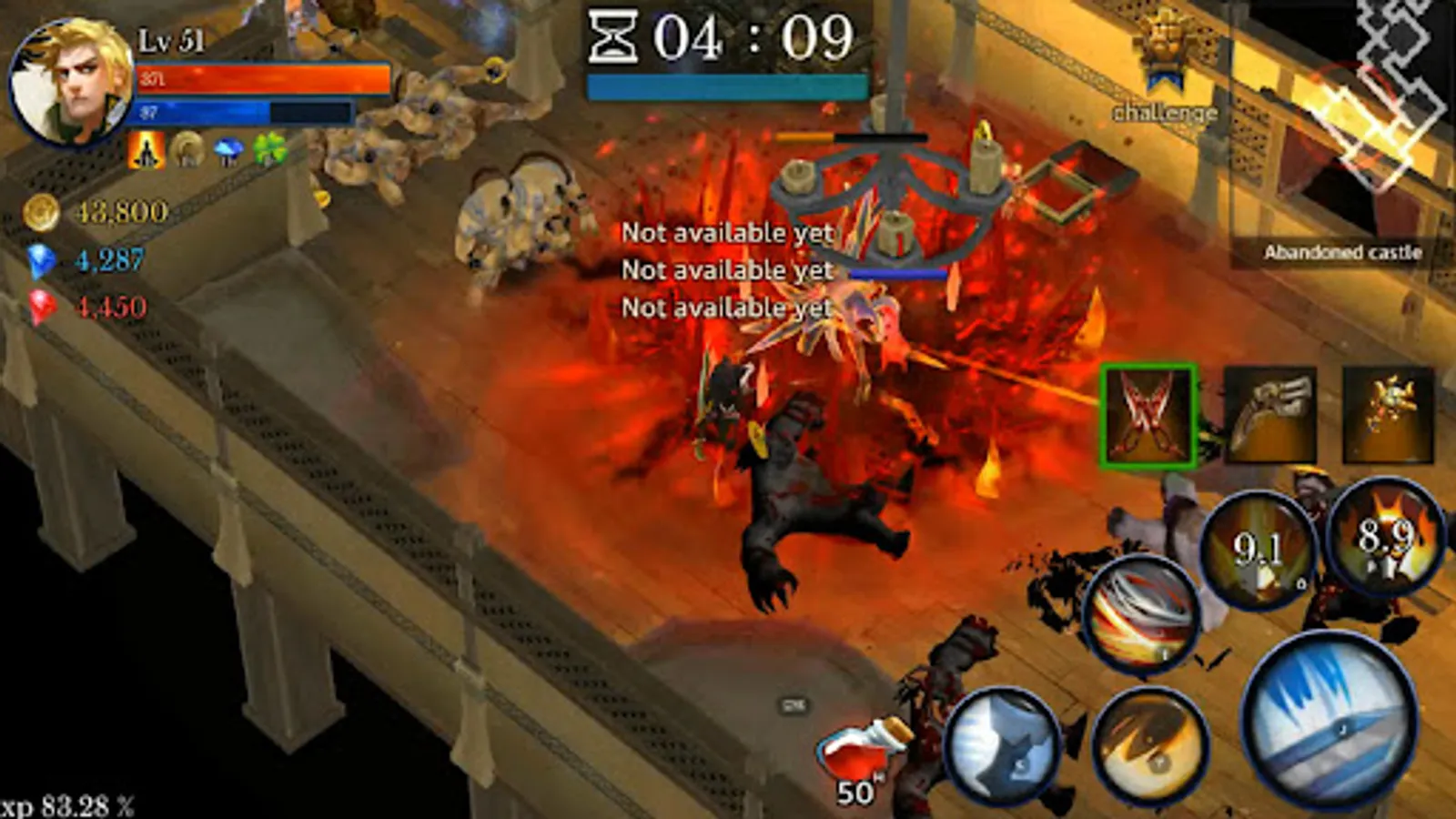Tap the blue mushroom buff icon
The image size is (1456, 819).
click(227, 146)
